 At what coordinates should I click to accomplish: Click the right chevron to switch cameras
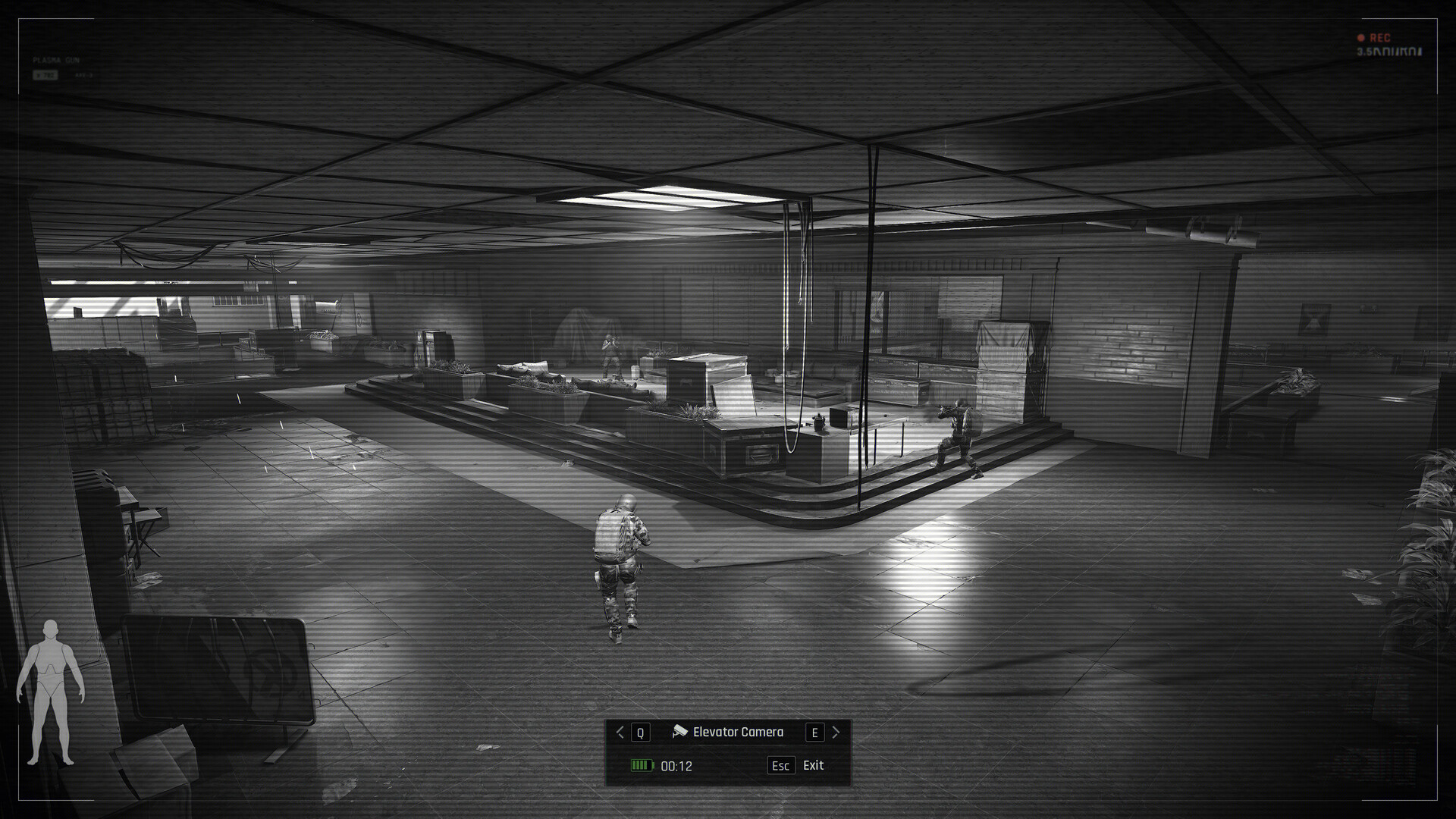click(836, 732)
